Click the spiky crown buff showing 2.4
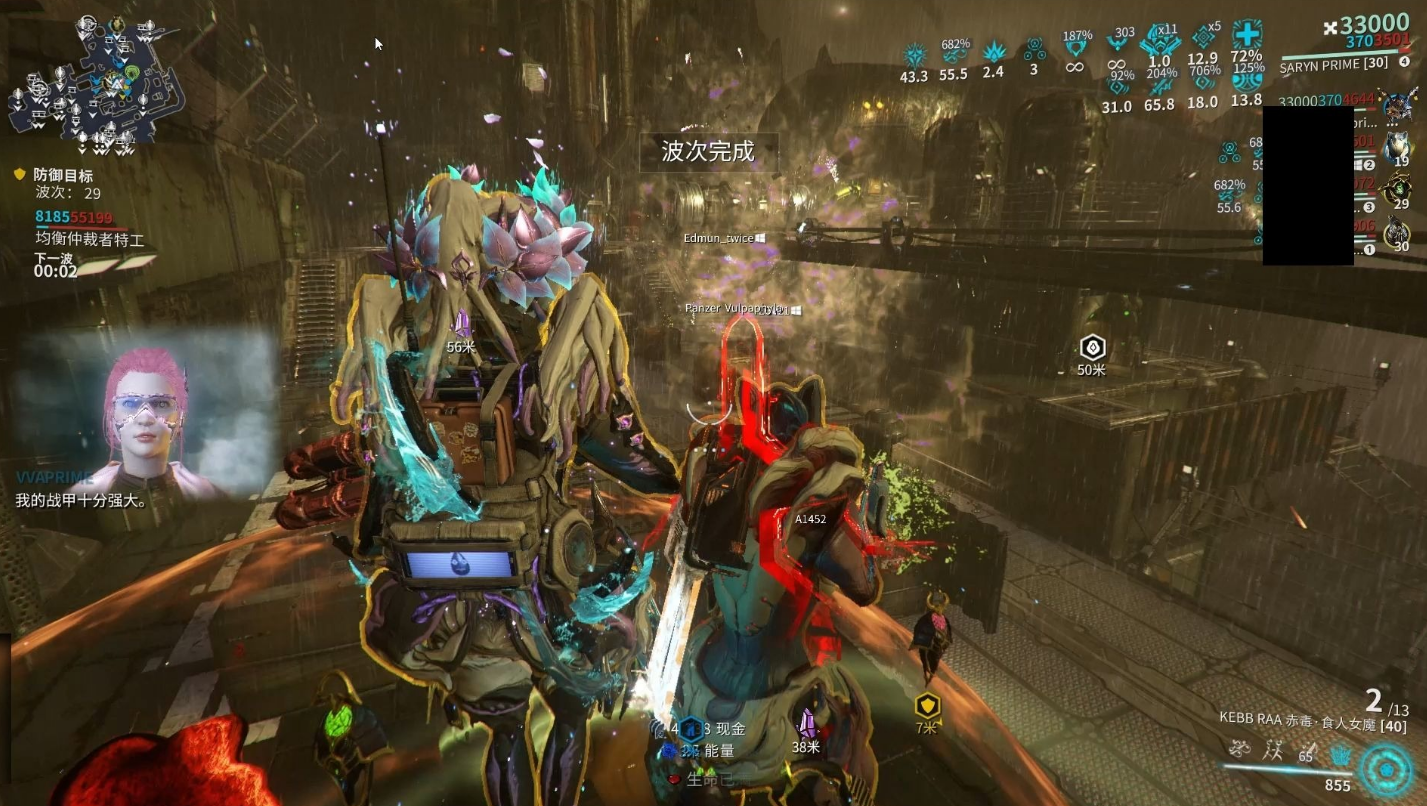The width and height of the screenshot is (1427, 806). pyautogui.click(x=993, y=52)
